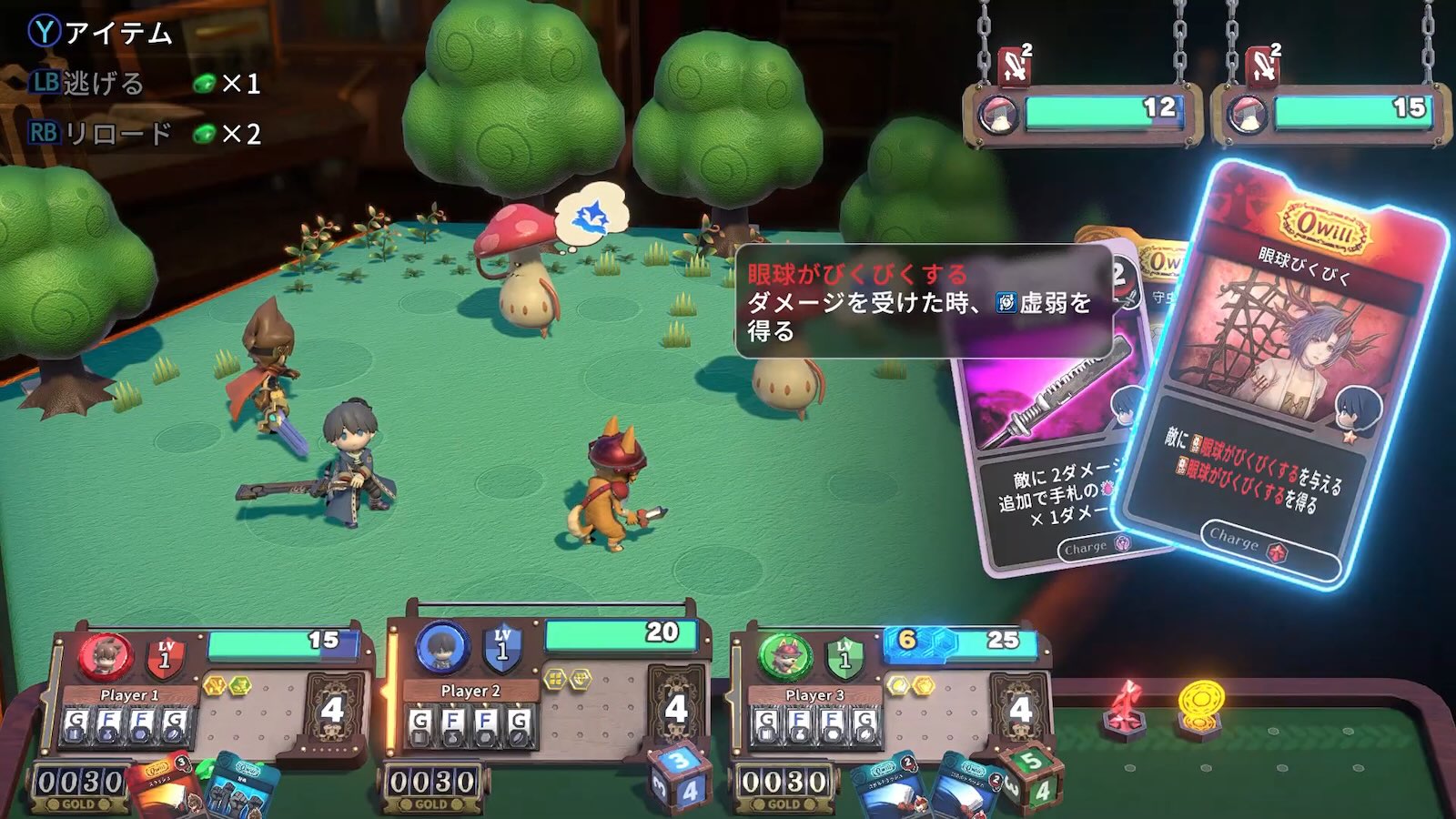Open Player 3's card deck pile
Image resolution: width=1456 pixels, height=819 pixels.
pos(1019,710)
